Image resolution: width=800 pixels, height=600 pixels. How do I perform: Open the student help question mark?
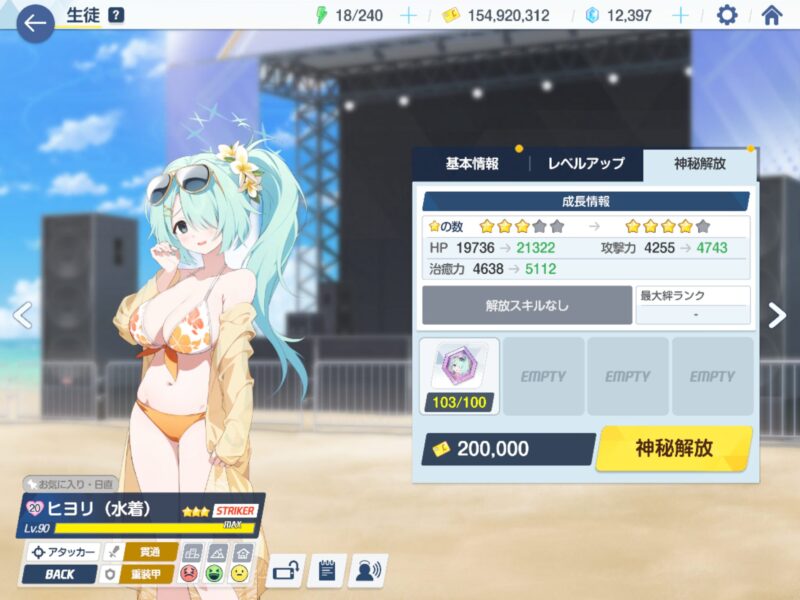(116, 15)
